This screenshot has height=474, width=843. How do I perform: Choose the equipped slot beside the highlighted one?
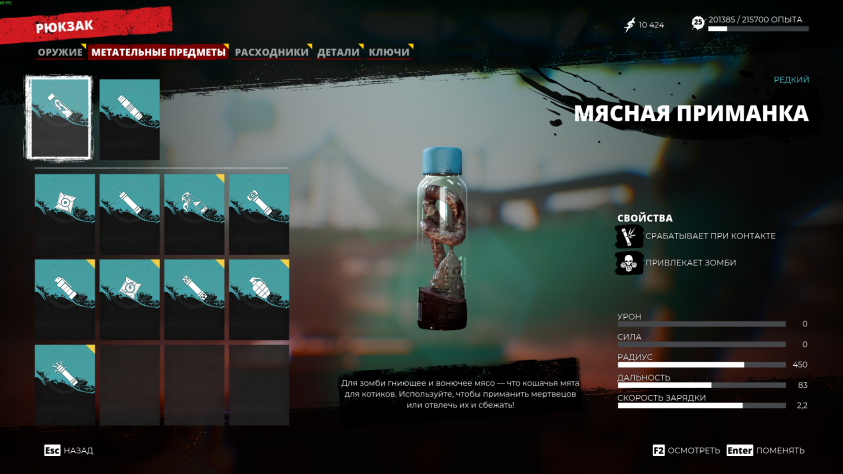(x=130, y=119)
